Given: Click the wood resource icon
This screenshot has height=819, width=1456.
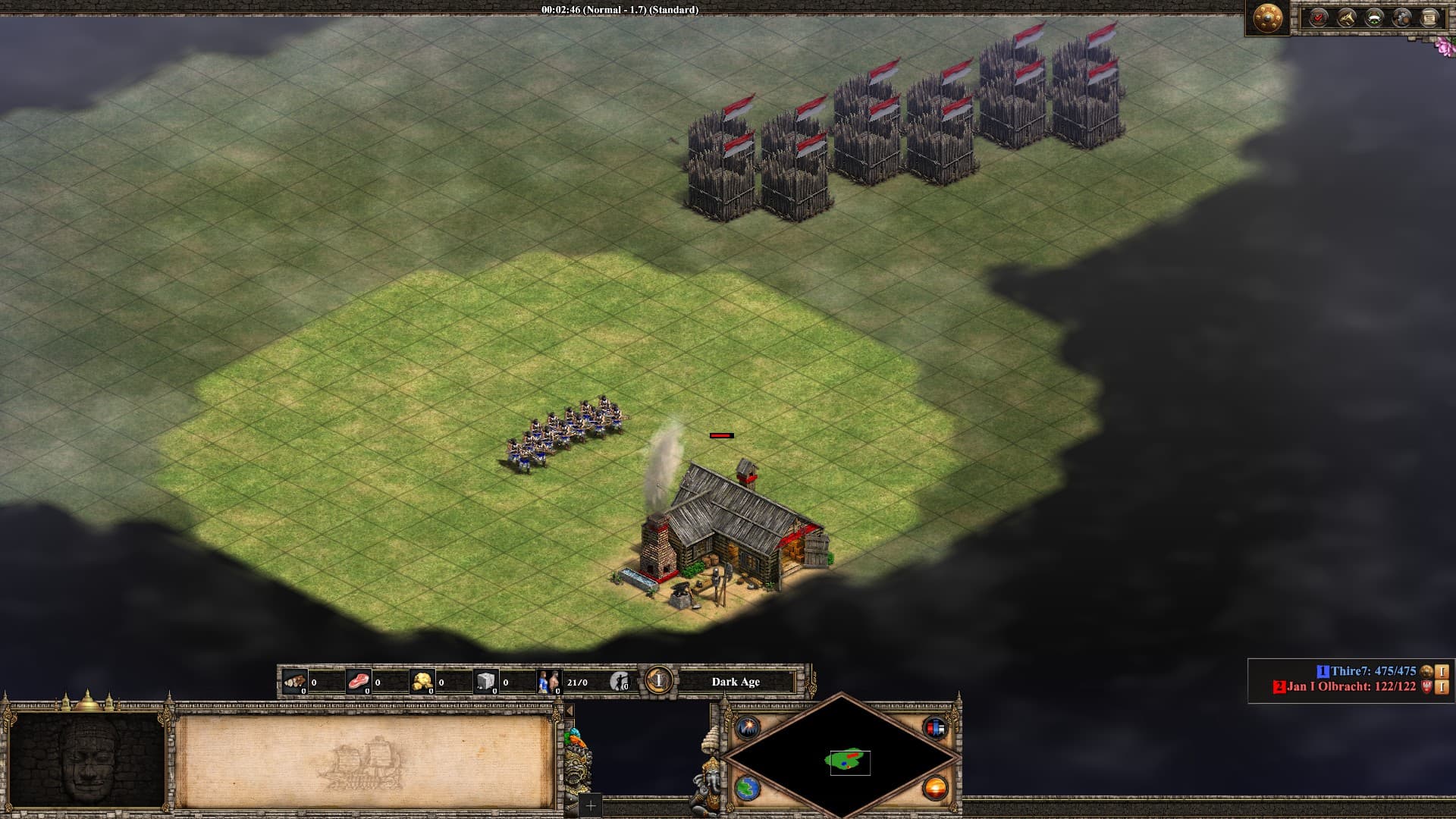Looking at the screenshot, I should tap(294, 682).
